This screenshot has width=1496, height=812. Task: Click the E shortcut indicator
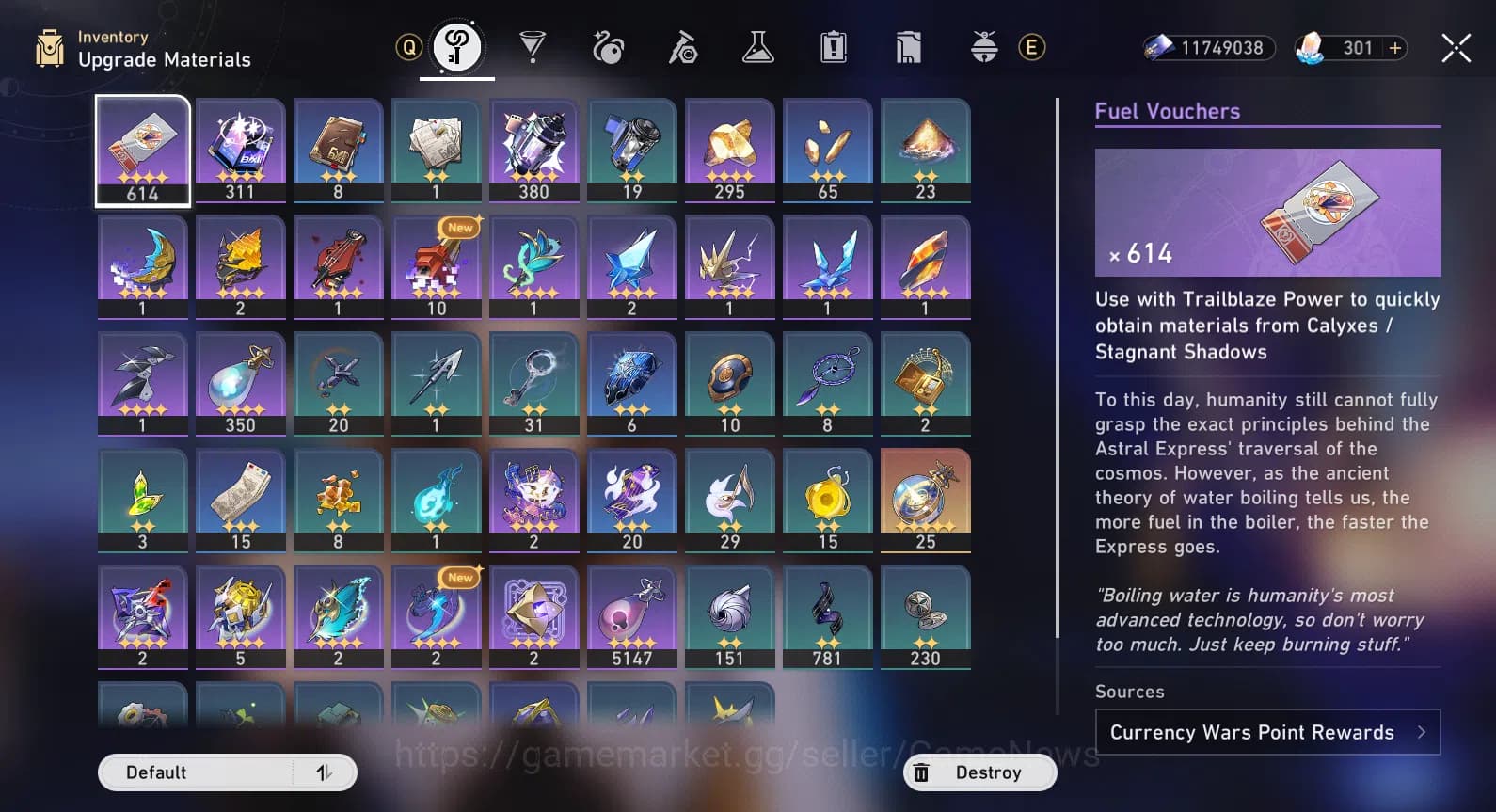point(1032,46)
